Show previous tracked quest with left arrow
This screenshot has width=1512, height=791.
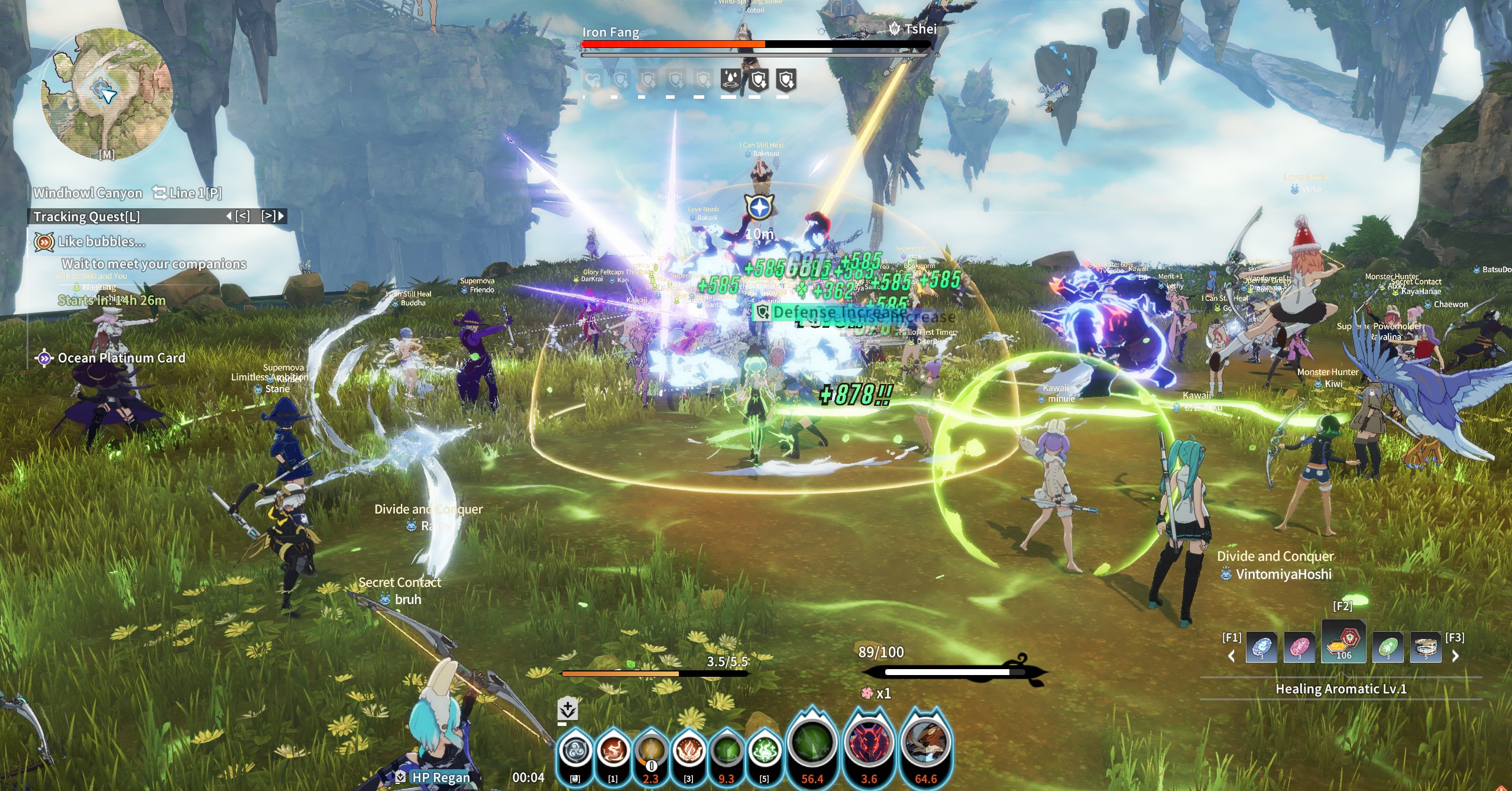click(x=229, y=217)
